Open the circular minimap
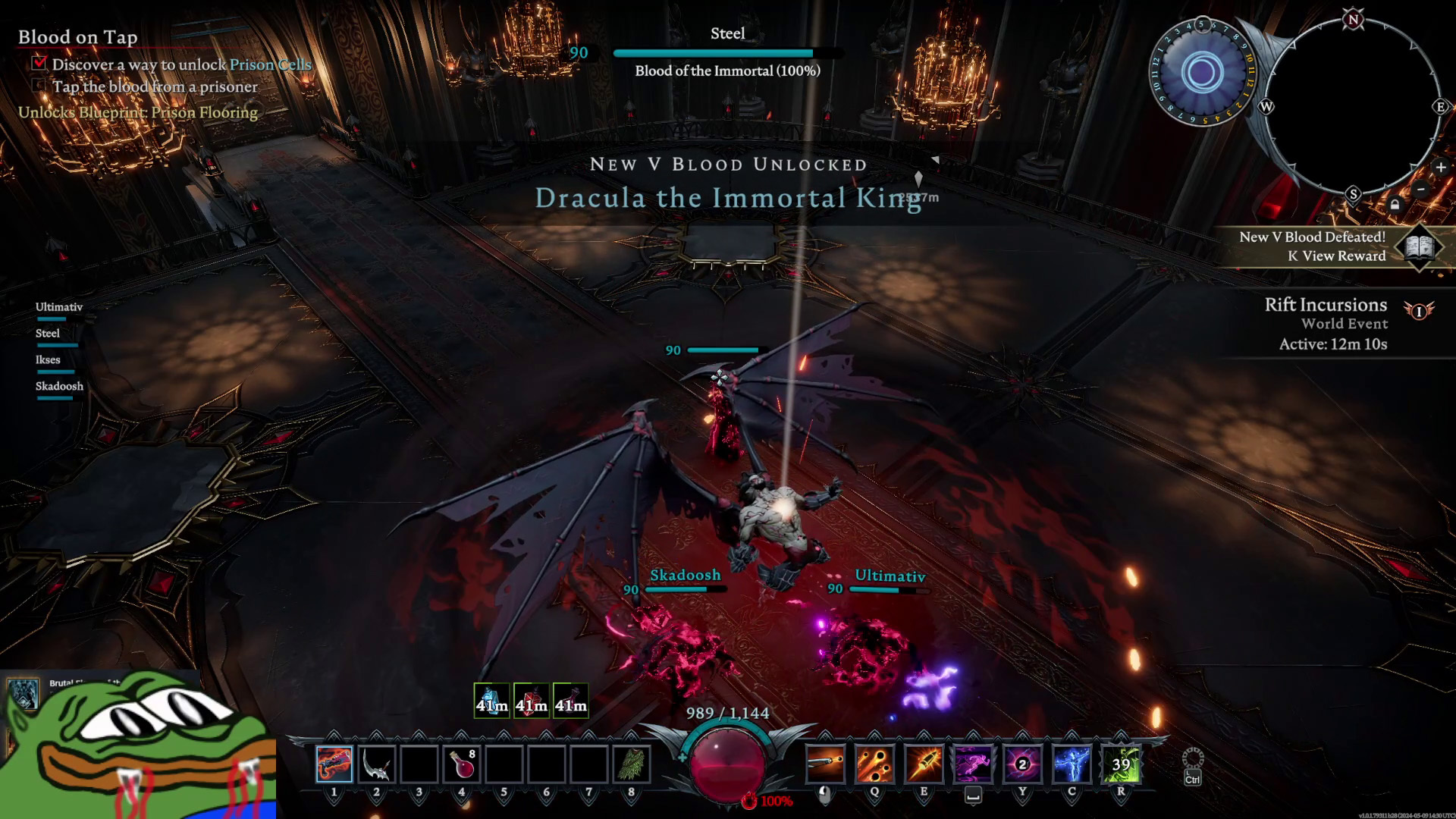 click(x=1353, y=106)
